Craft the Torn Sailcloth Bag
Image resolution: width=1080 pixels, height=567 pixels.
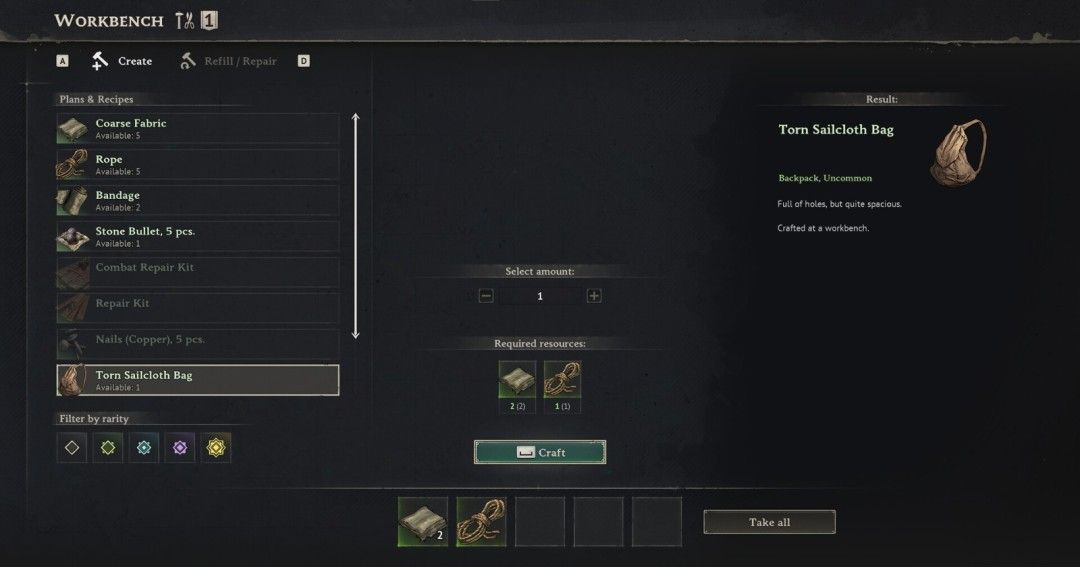(540, 452)
